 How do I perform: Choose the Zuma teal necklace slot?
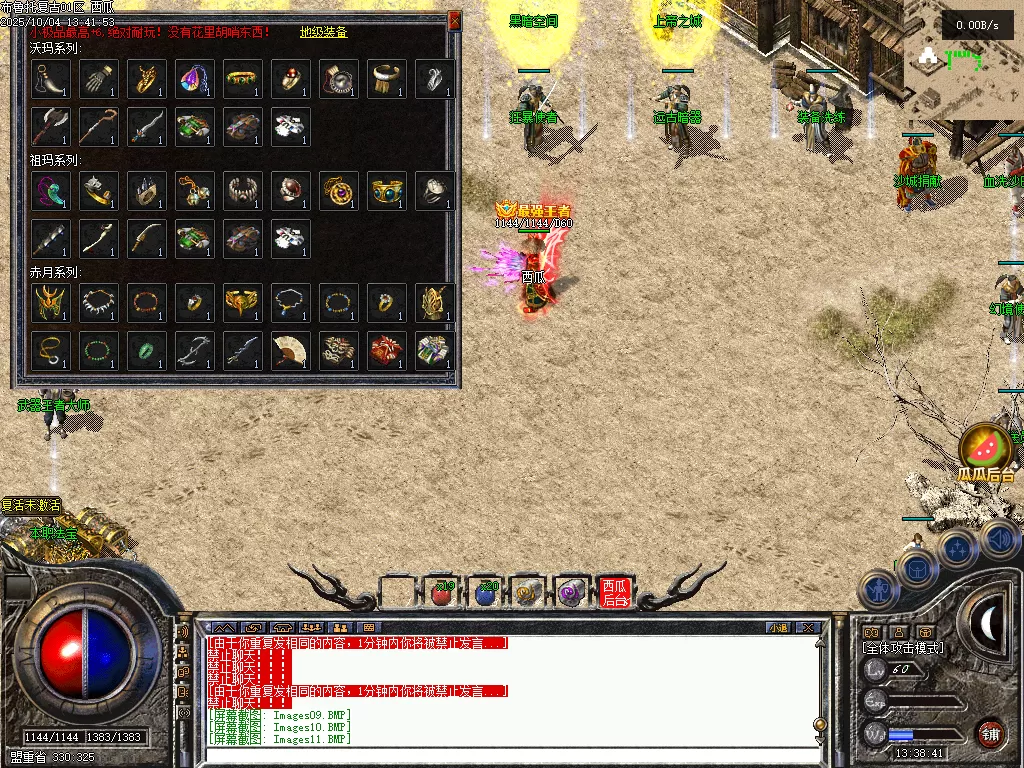click(51, 191)
